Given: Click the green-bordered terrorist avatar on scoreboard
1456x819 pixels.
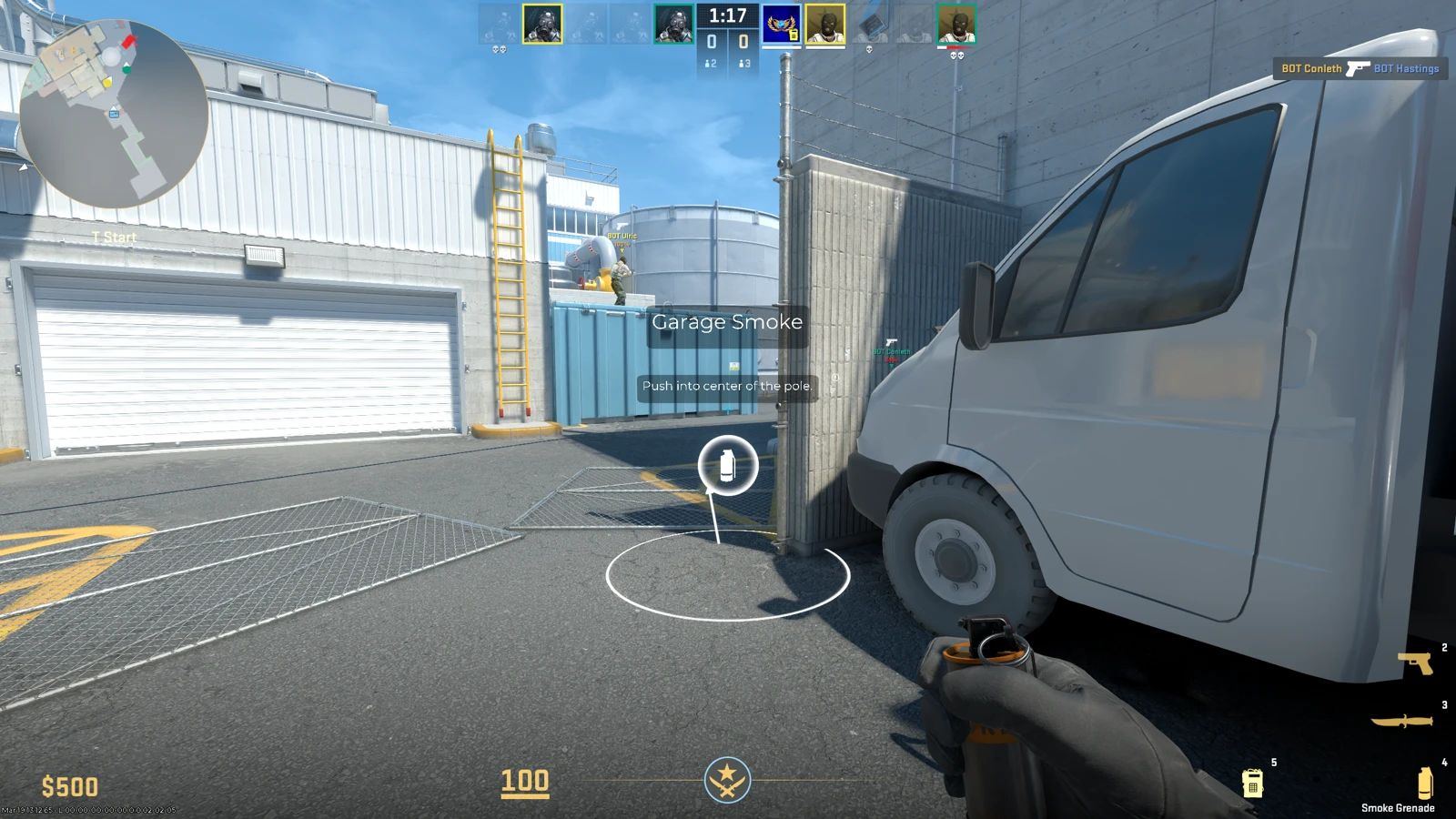Looking at the screenshot, I should pos(958,25).
